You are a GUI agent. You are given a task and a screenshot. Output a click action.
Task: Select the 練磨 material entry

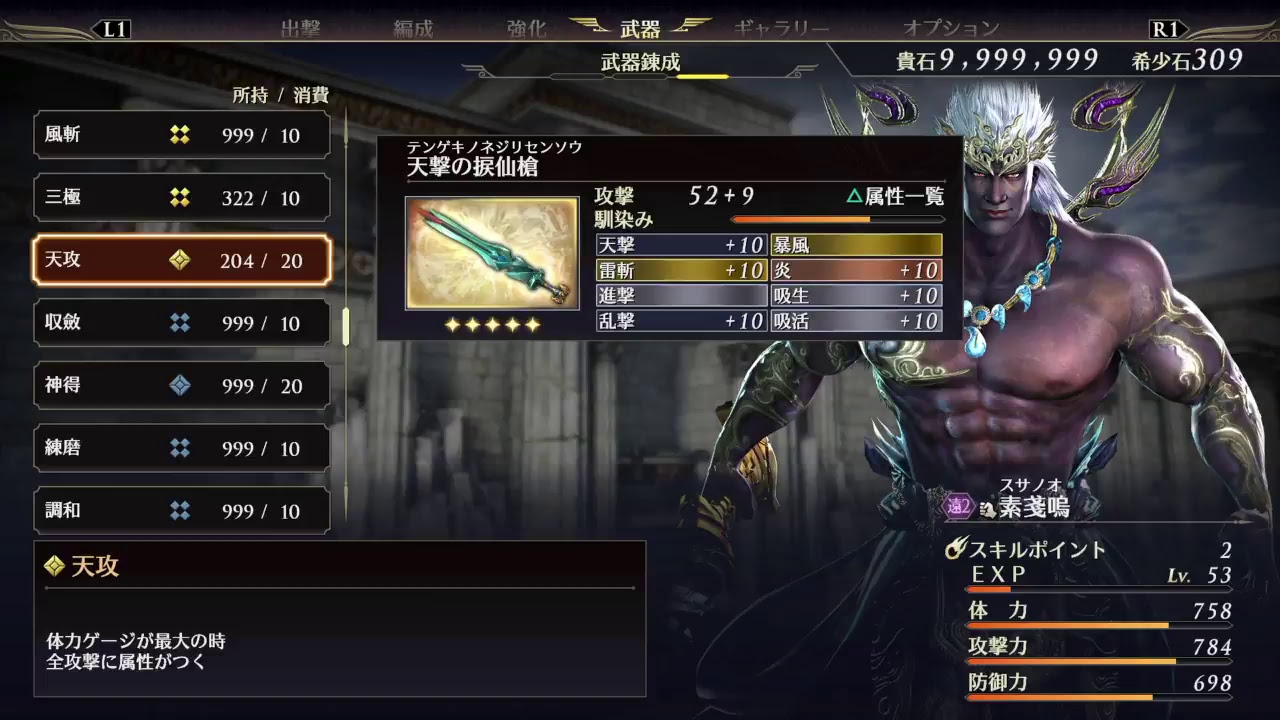pos(180,448)
